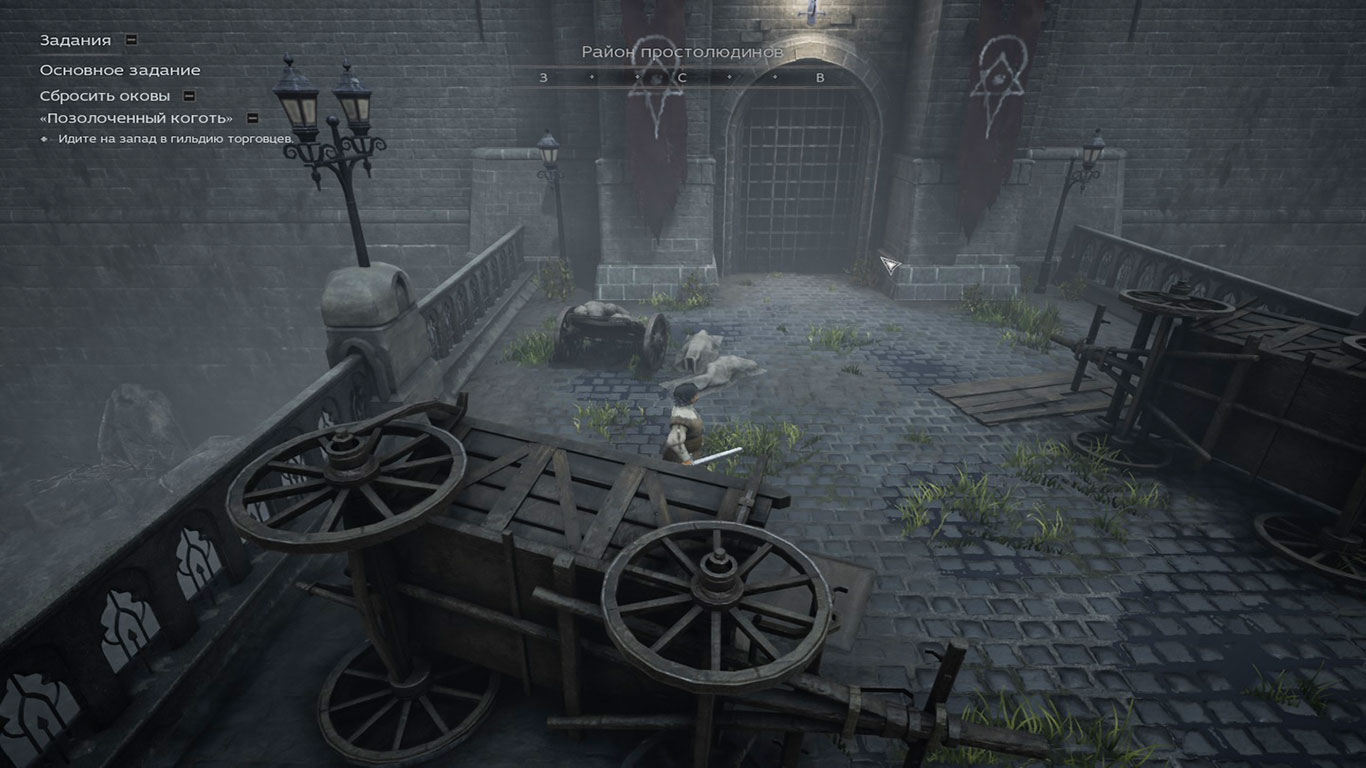
Task: Collapse the «Позолоченный коготь» quest entry
Action: (x=253, y=118)
